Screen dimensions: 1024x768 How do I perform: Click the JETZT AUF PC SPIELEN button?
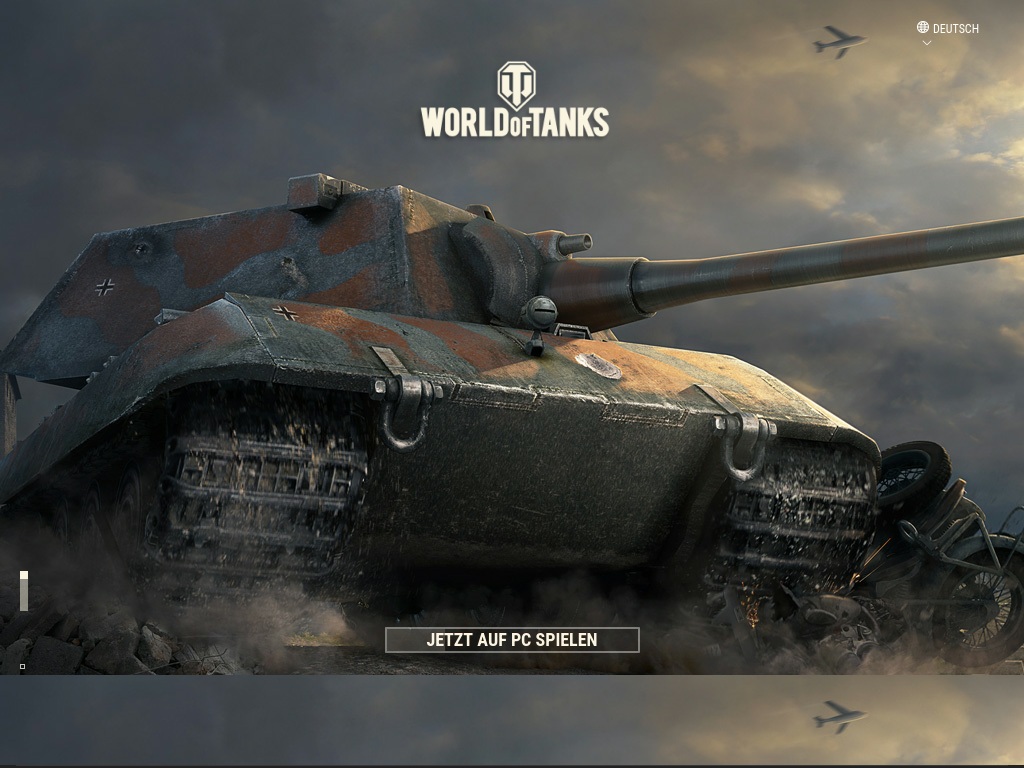coord(512,640)
